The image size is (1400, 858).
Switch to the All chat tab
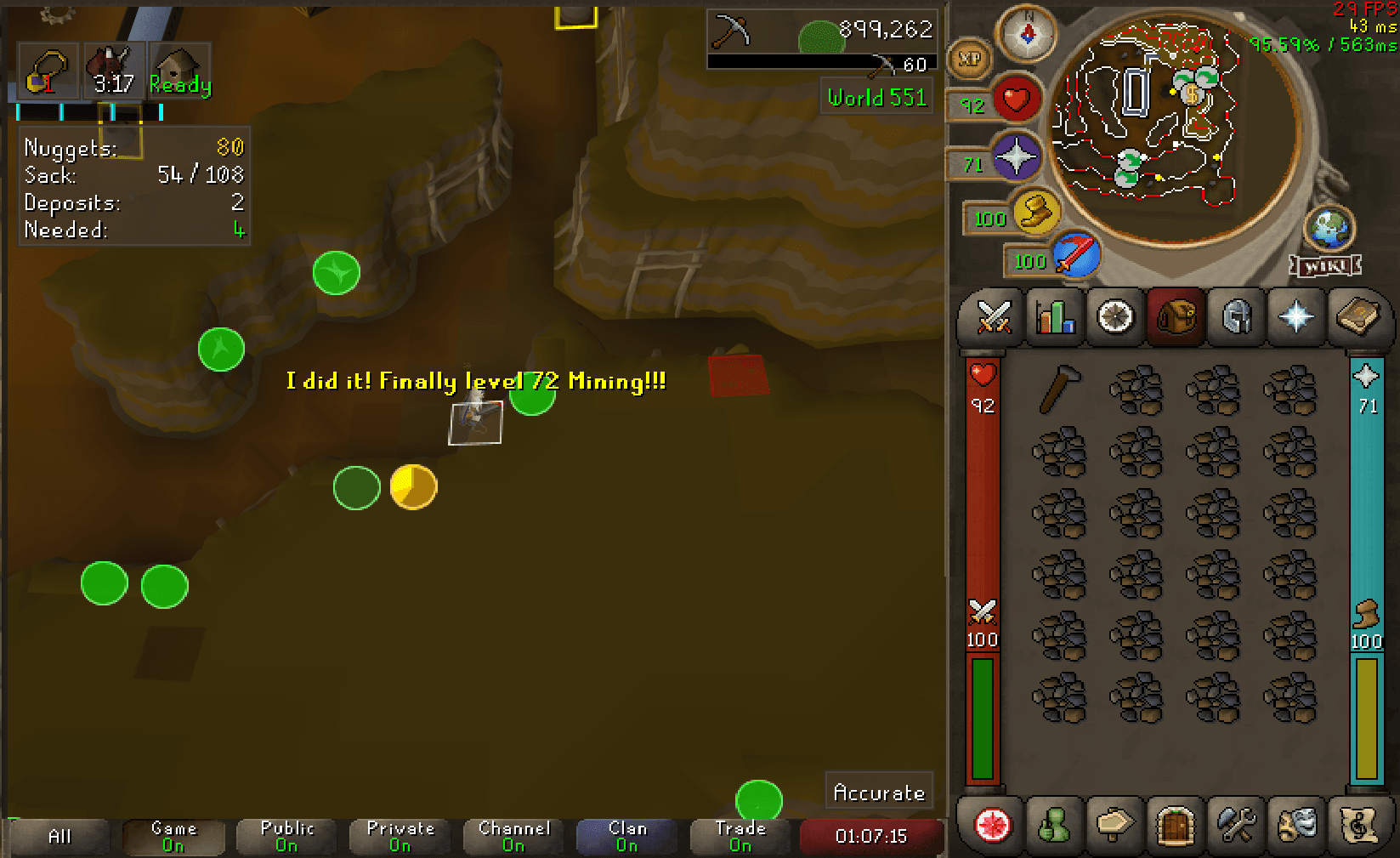click(59, 836)
